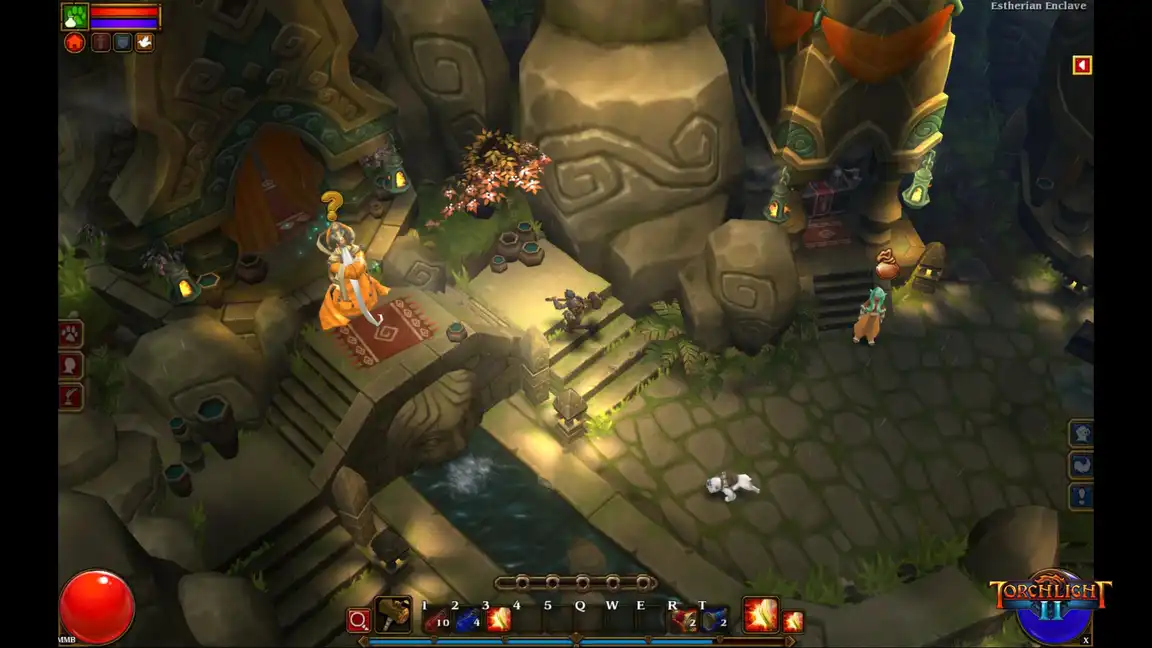Viewport: 1152px width, 648px height.
Task: Open the pet panel paw button
Action: 71,334
